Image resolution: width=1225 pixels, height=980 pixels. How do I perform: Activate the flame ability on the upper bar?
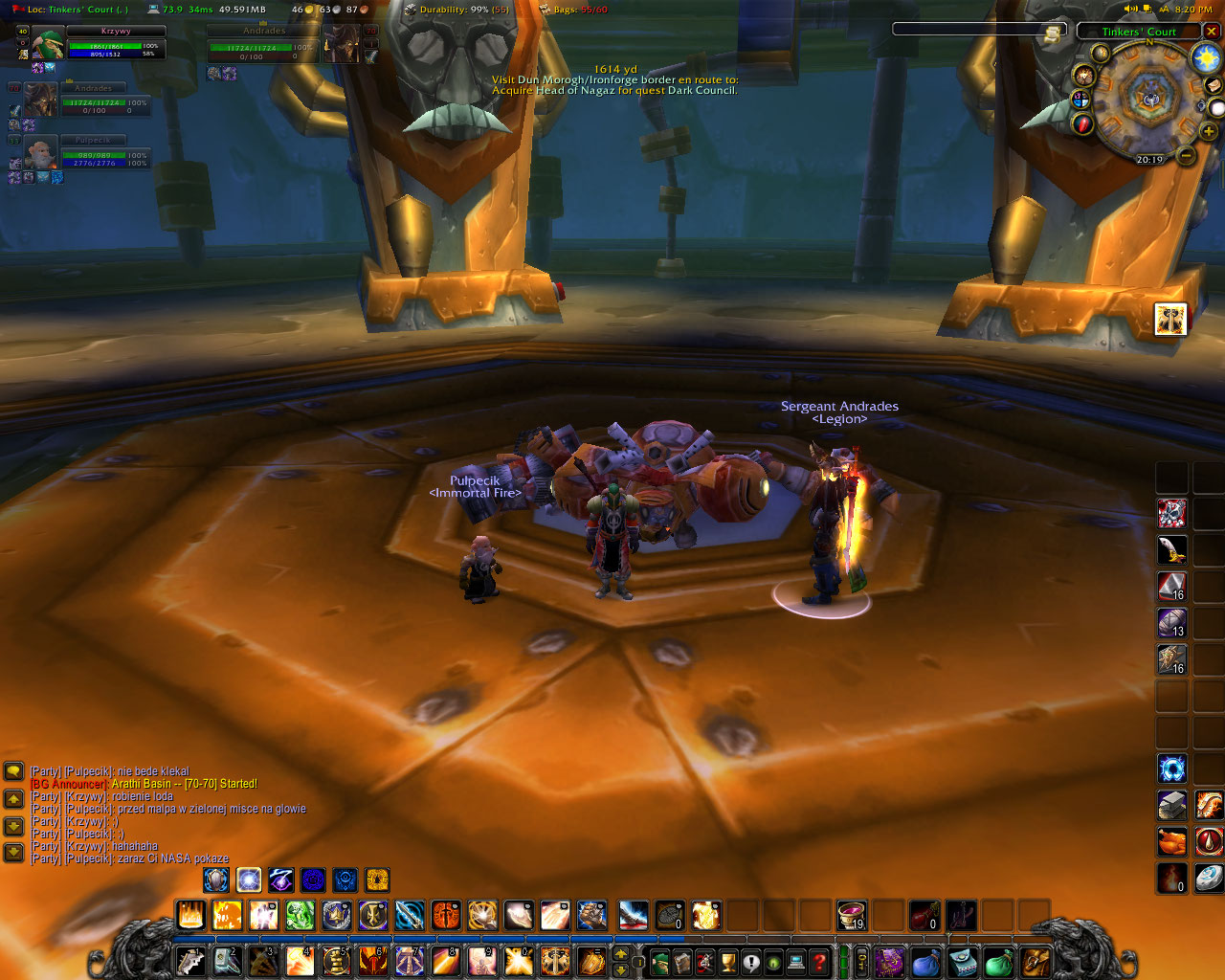click(x=190, y=916)
